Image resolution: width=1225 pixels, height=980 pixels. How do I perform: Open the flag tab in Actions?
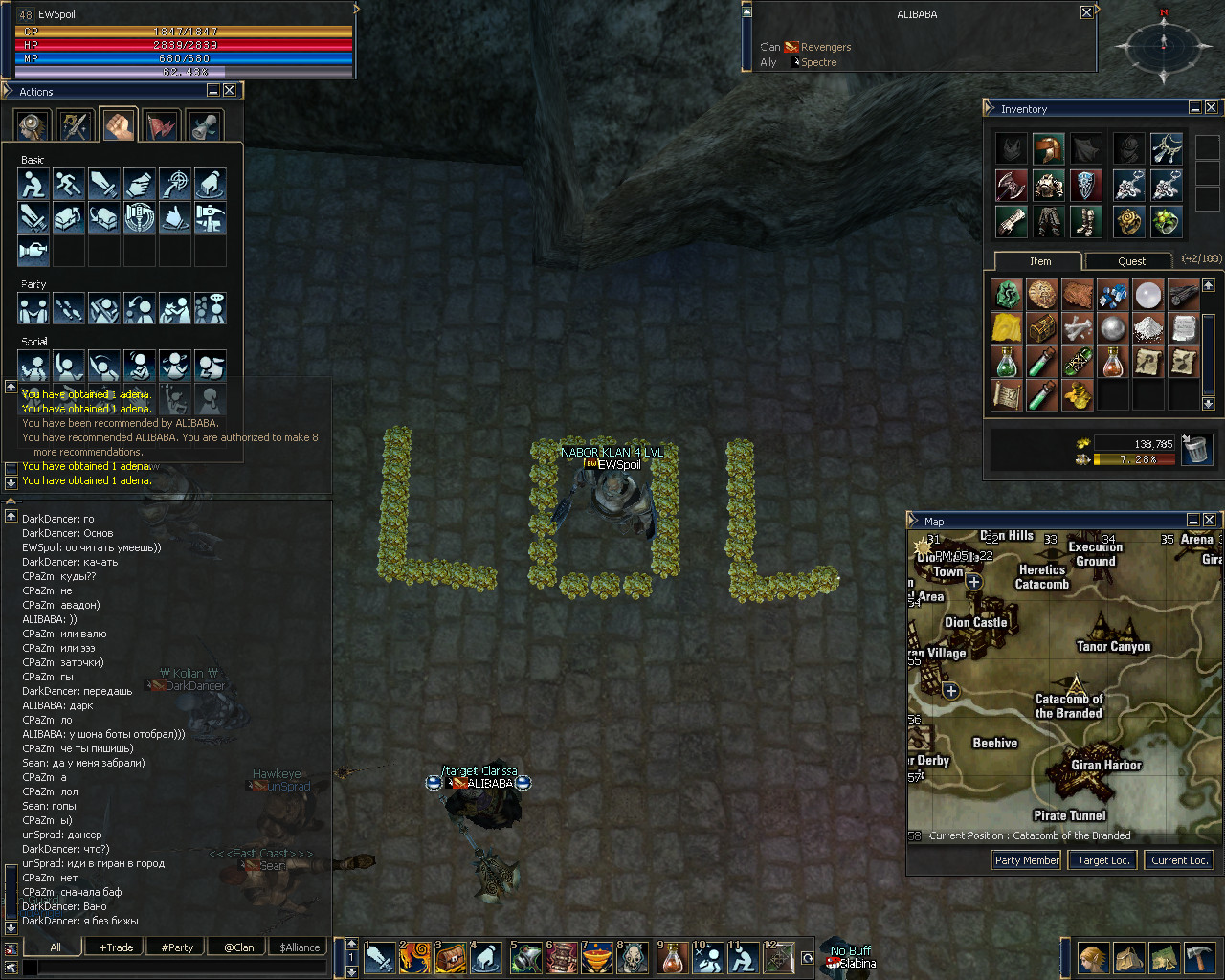162,126
